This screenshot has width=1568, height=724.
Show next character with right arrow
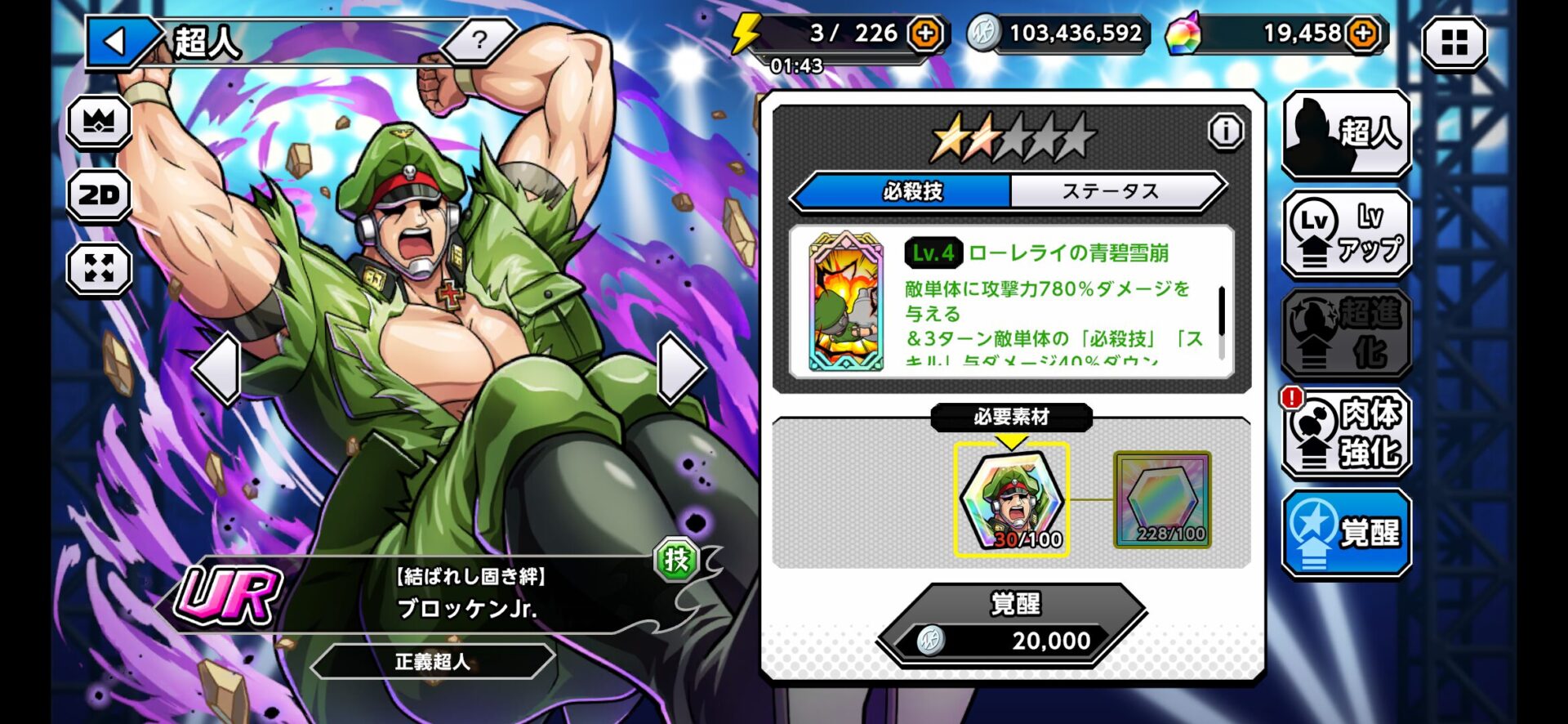coord(680,369)
